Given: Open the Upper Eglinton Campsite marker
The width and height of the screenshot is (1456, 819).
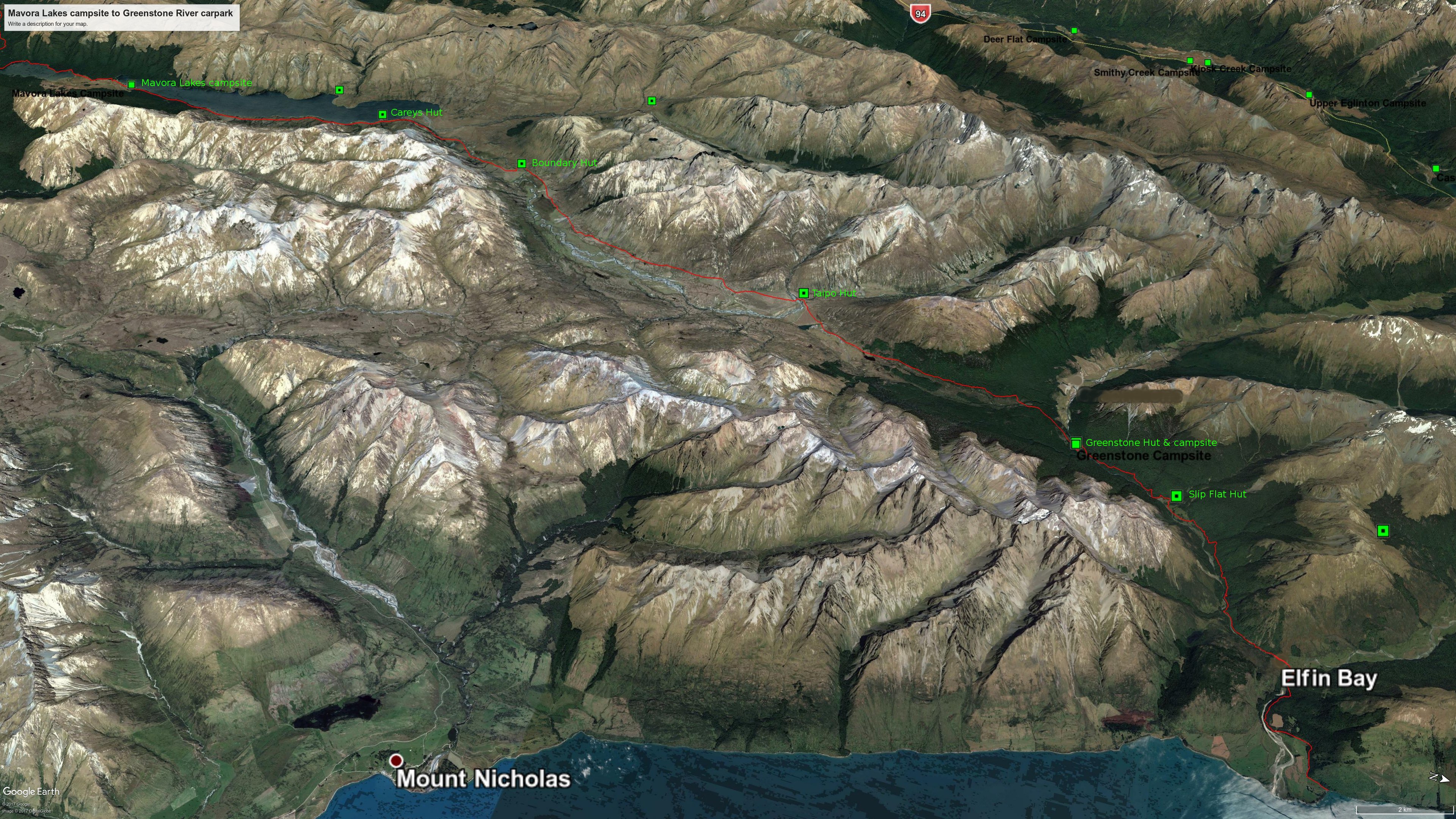Looking at the screenshot, I should (1309, 95).
